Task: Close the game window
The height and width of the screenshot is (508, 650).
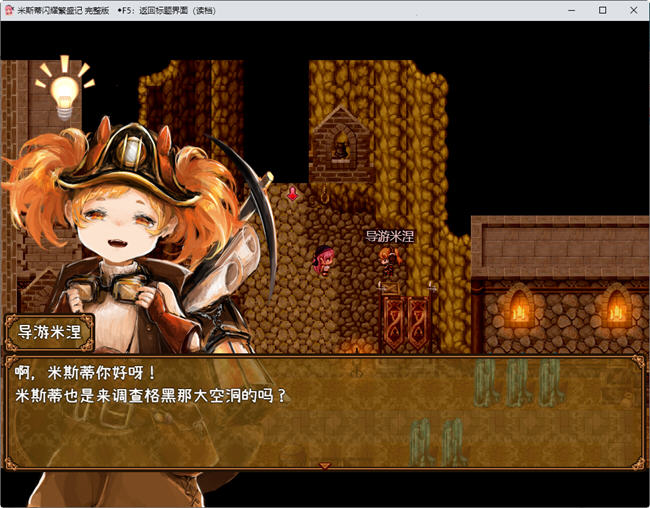Action: (x=632, y=10)
